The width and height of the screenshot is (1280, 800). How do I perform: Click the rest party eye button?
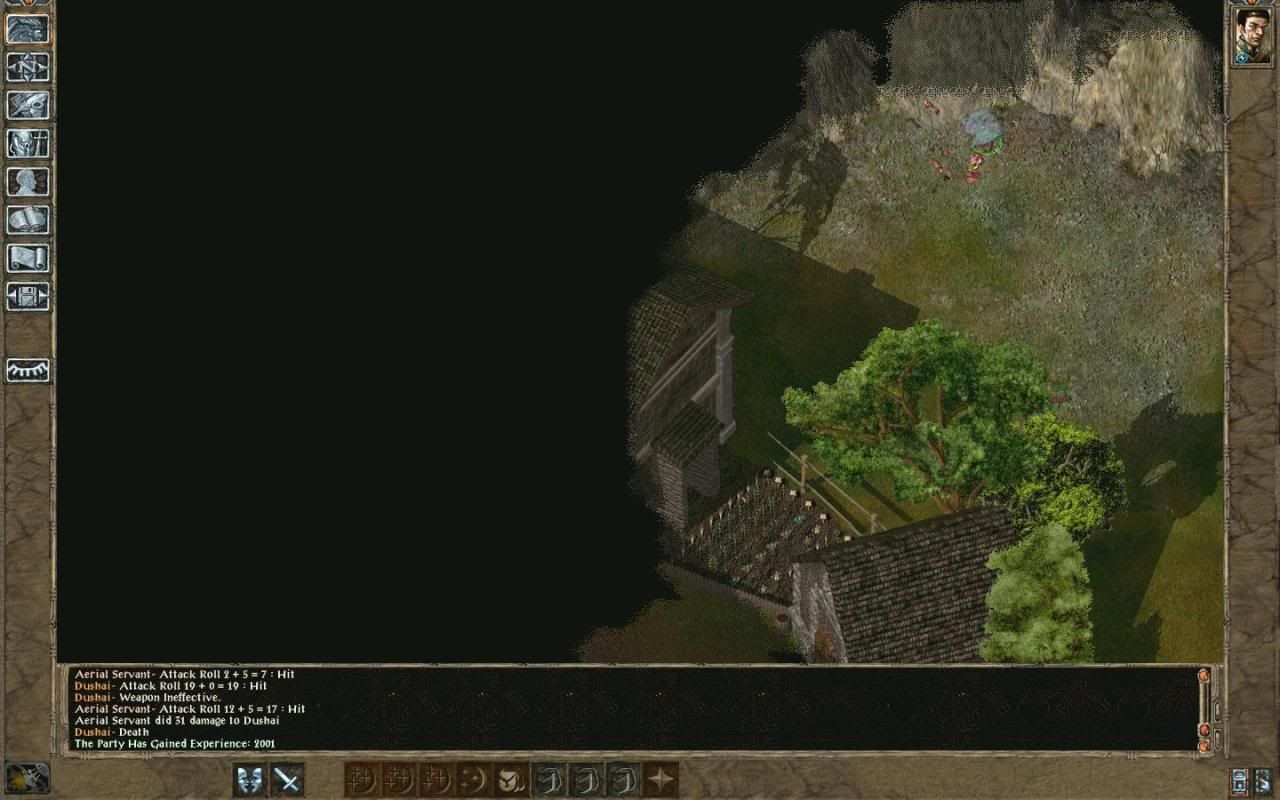(x=27, y=370)
